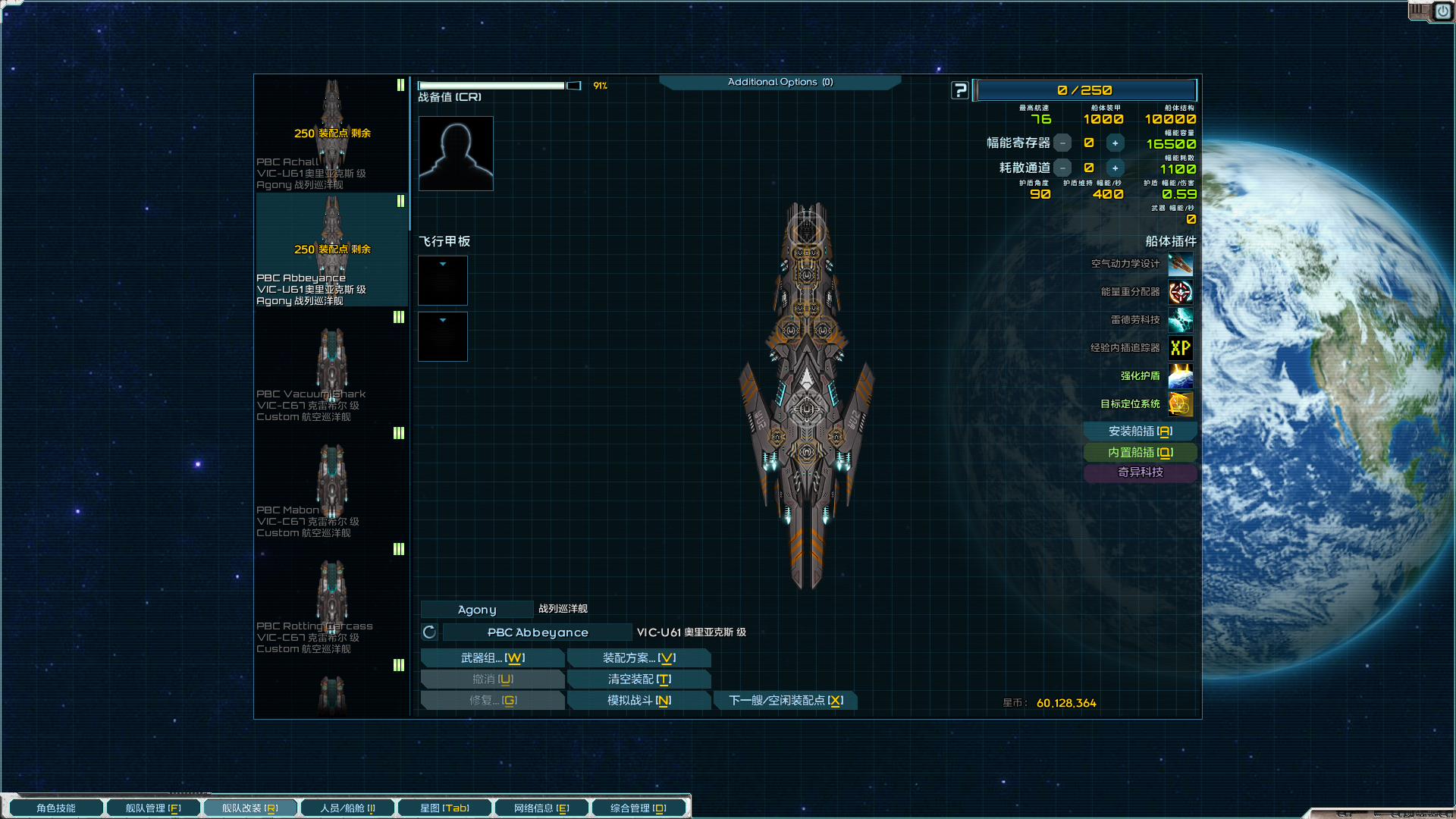Open the 装配方案 variants list
The image size is (1456, 819).
(639, 658)
